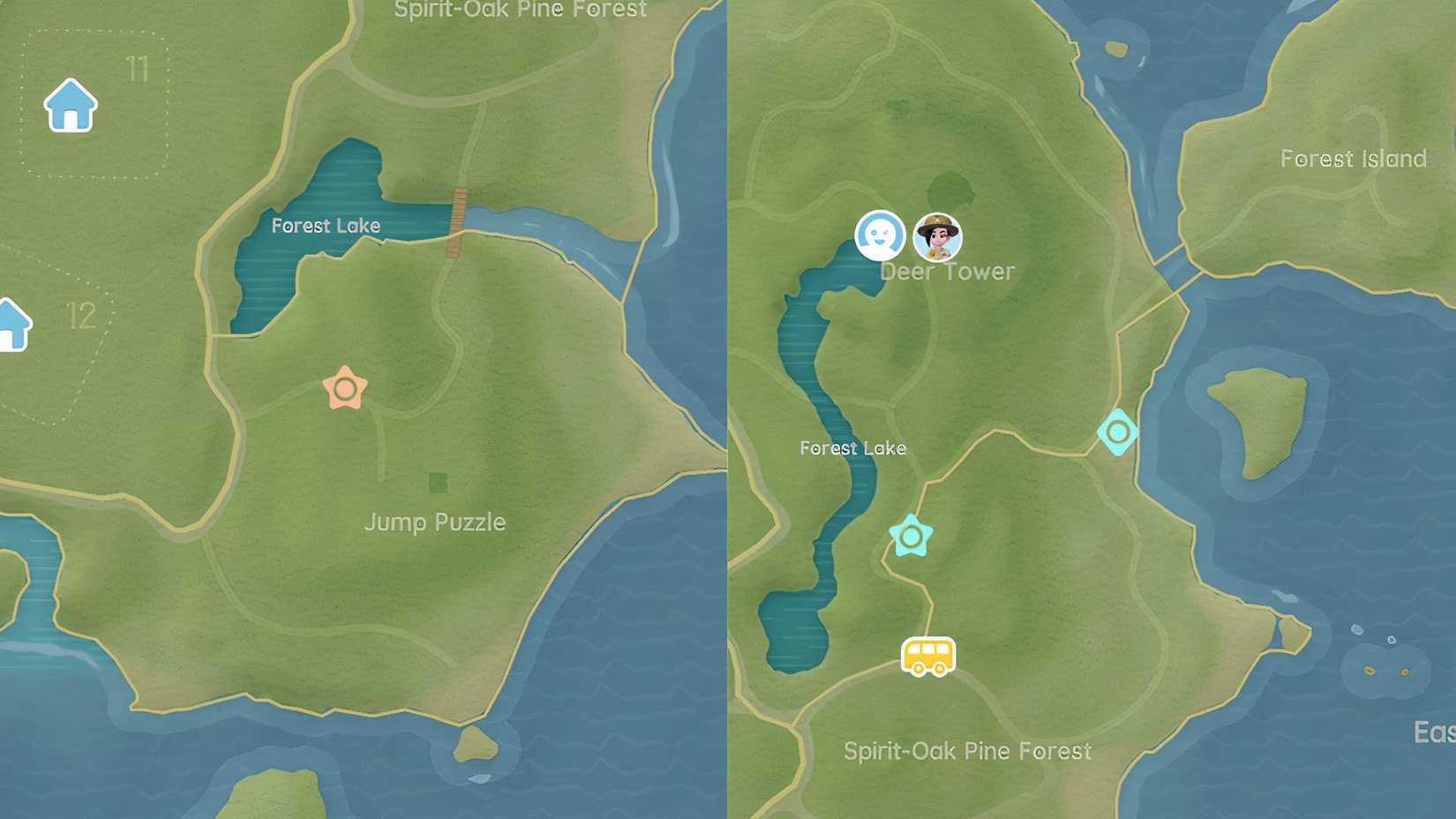Click the Forest Island label
1456x819 pixels.
pos(1353,159)
